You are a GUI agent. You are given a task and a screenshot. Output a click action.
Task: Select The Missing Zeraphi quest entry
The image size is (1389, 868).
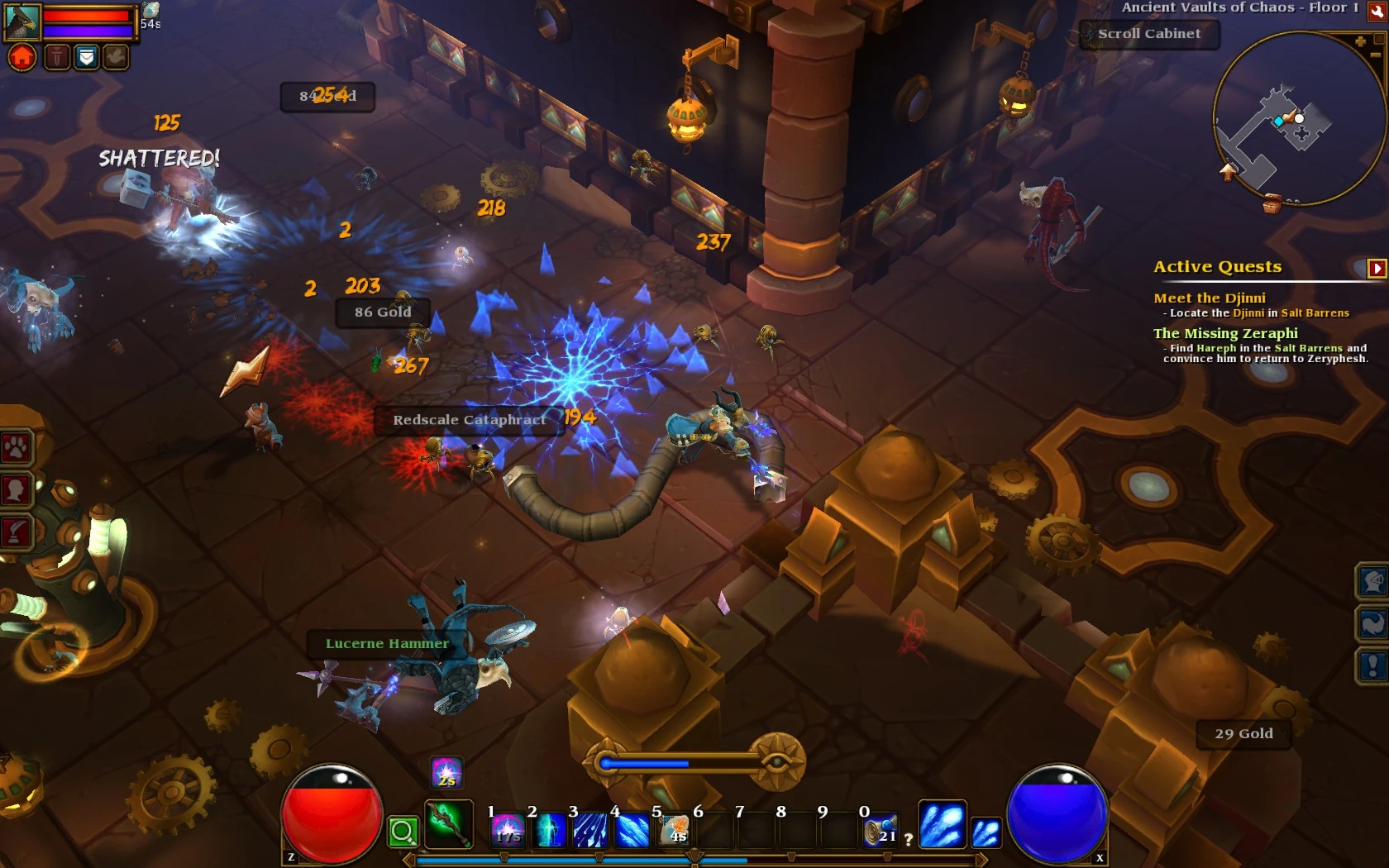pyautogui.click(x=1225, y=333)
